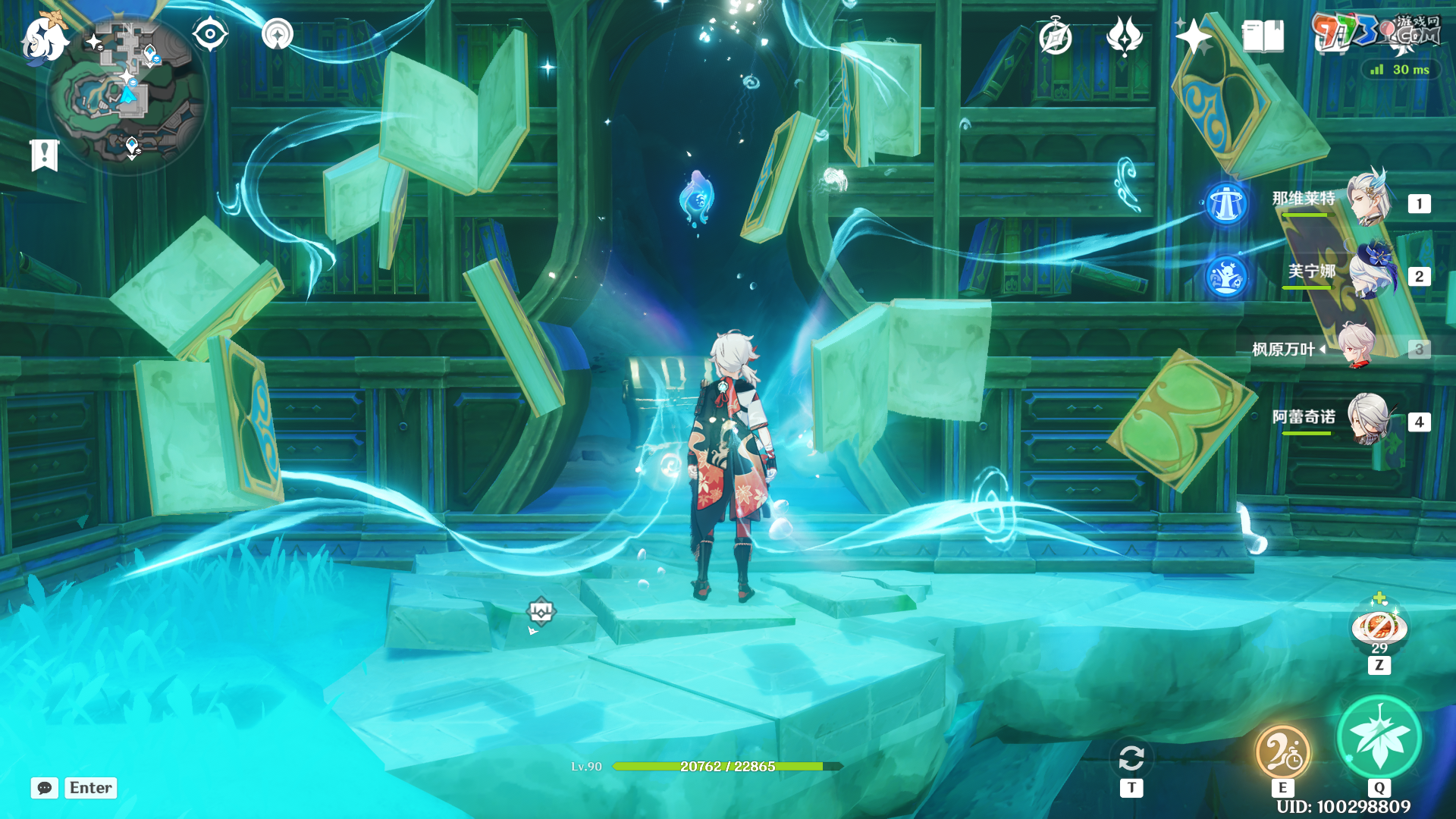
Task: Unleash the Anemo leaf Elemental Burst
Action: coord(1379,737)
